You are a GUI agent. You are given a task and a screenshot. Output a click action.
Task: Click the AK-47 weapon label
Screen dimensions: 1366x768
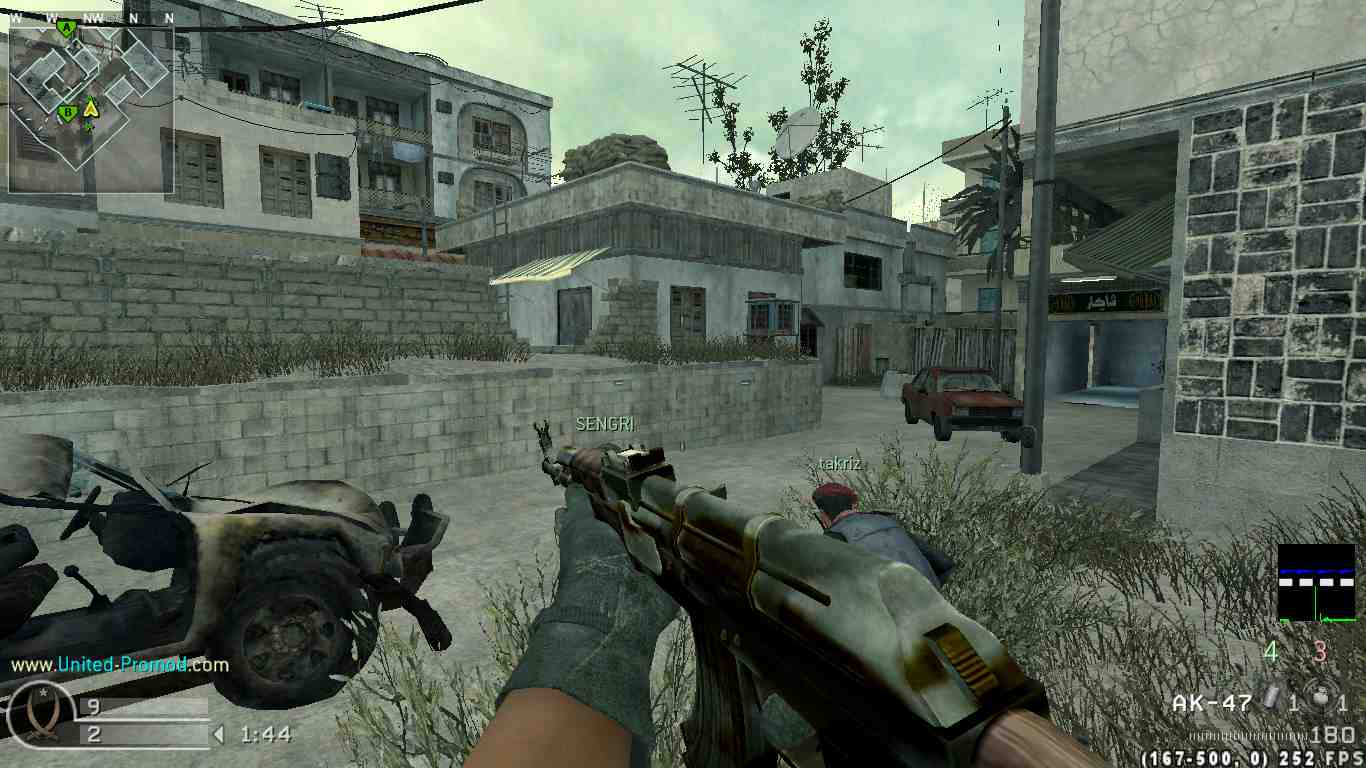click(x=1212, y=703)
